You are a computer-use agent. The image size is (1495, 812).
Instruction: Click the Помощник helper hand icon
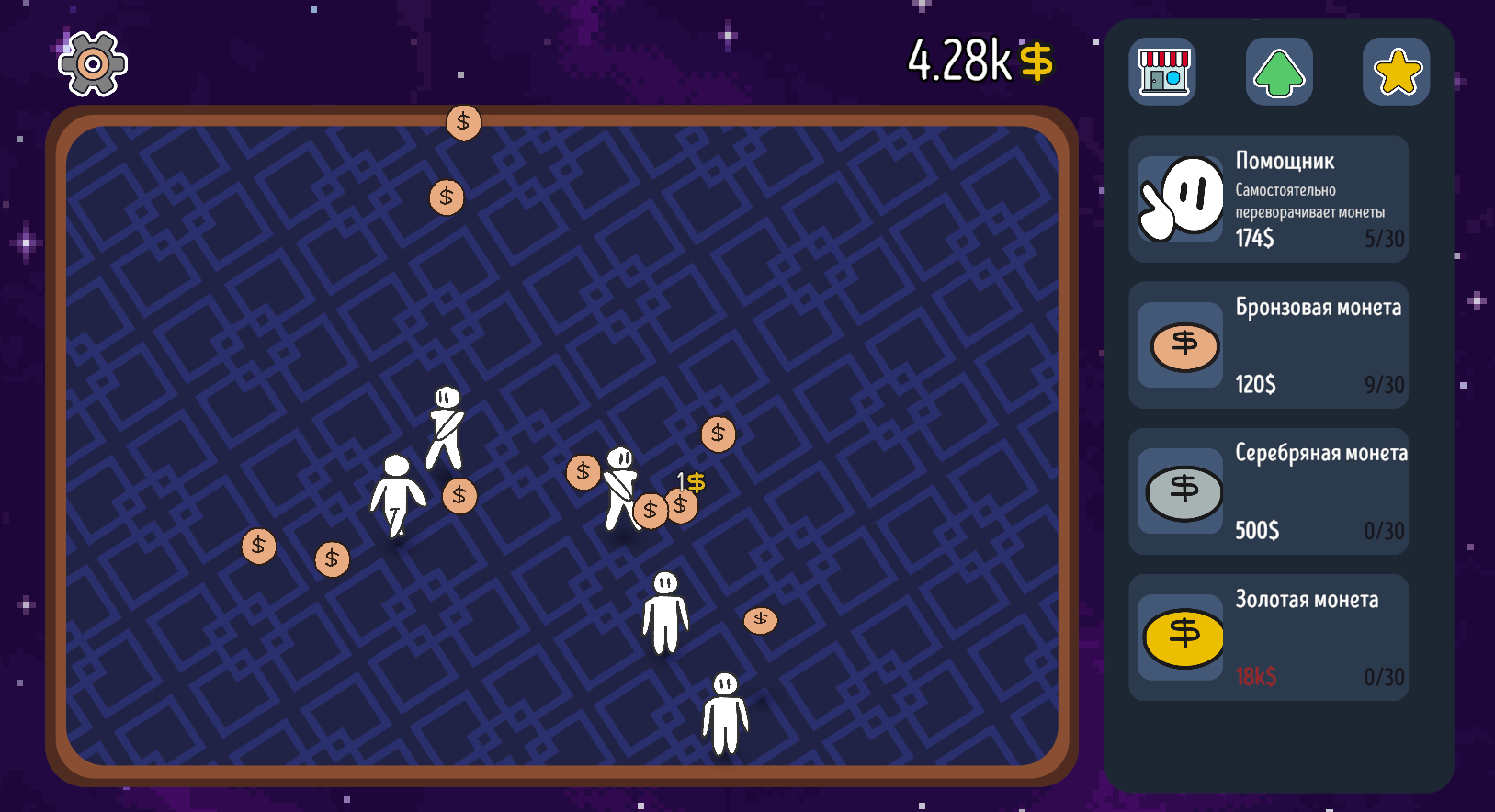tap(1180, 197)
